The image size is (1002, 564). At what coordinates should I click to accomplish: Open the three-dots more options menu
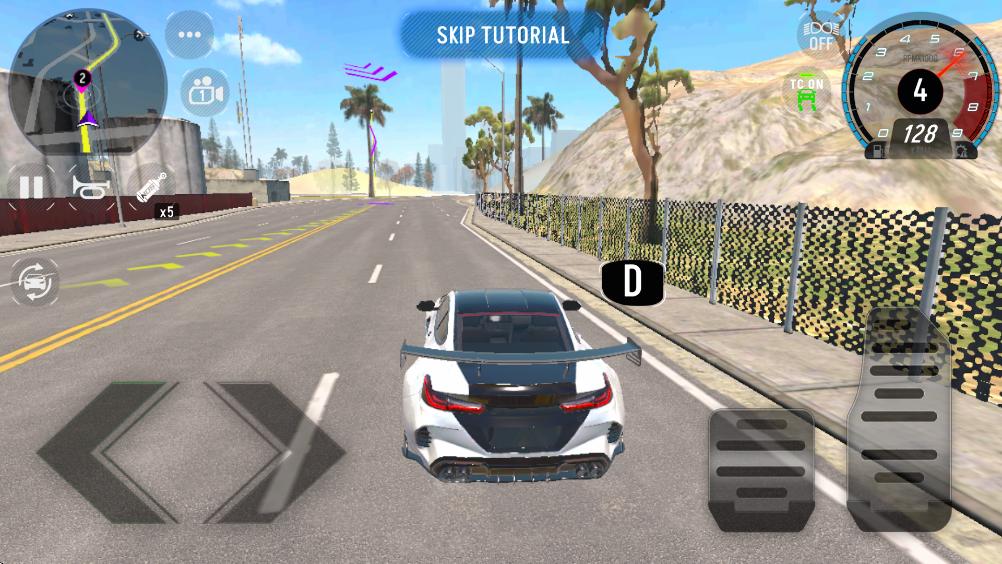click(x=189, y=35)
